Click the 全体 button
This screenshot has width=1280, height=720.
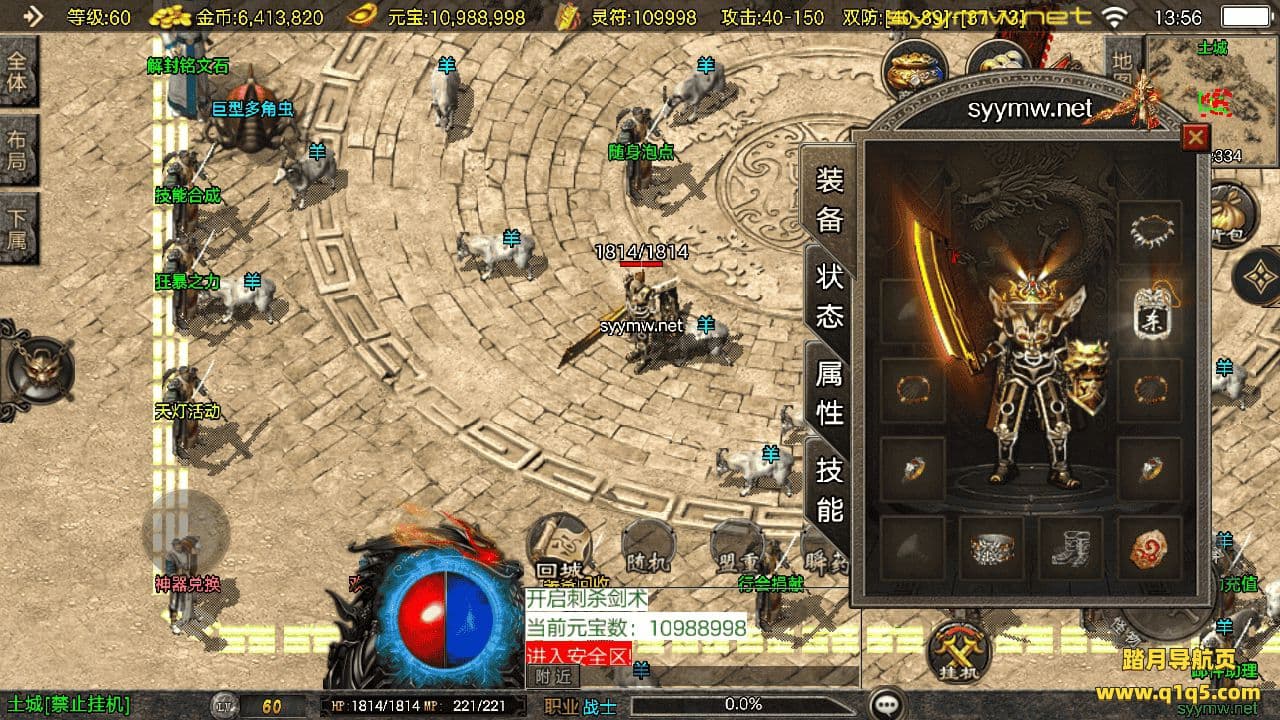click(18, 71)
